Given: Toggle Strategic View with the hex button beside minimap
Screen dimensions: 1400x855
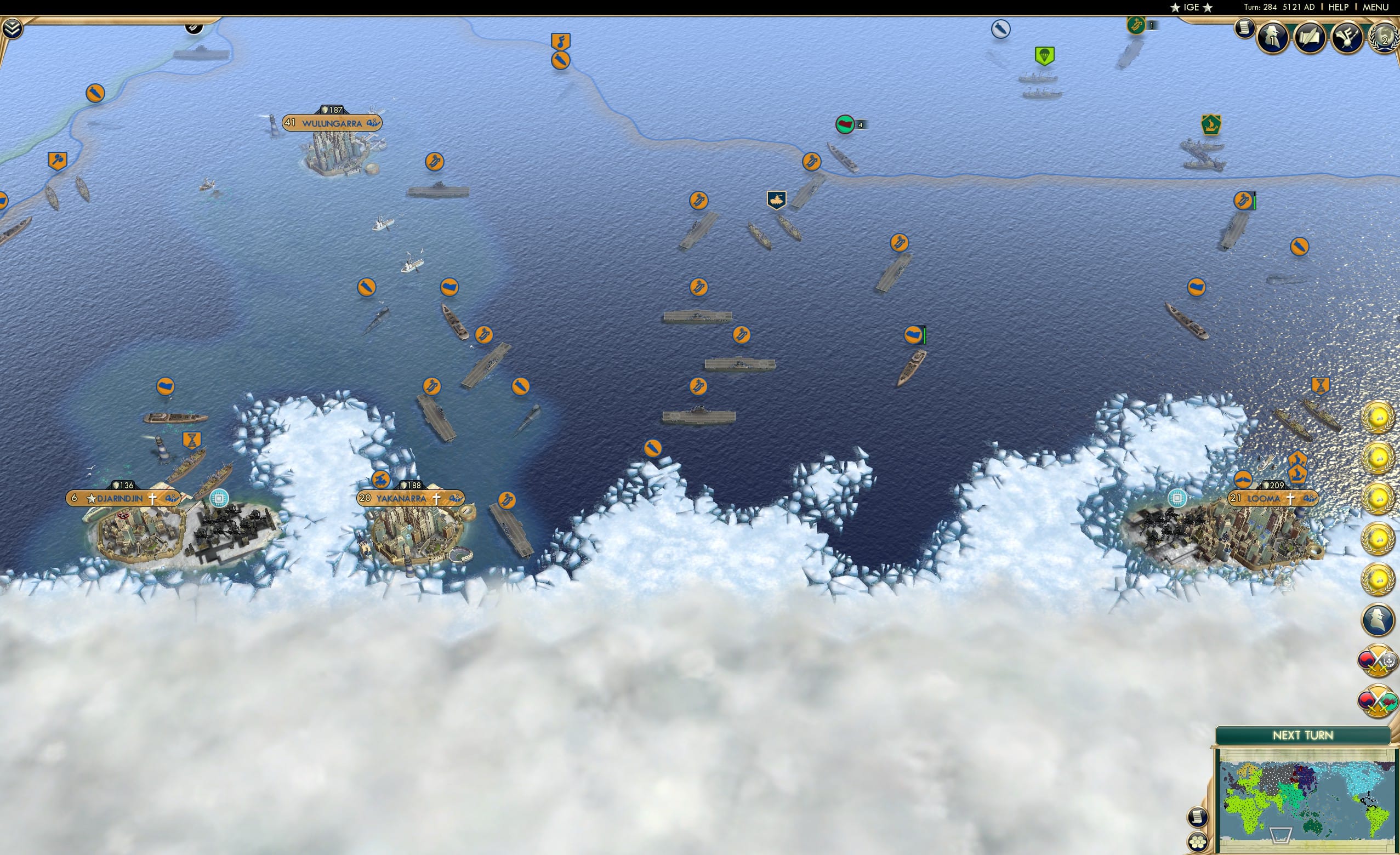Looking at the screenshot, I should point(1197,842).
